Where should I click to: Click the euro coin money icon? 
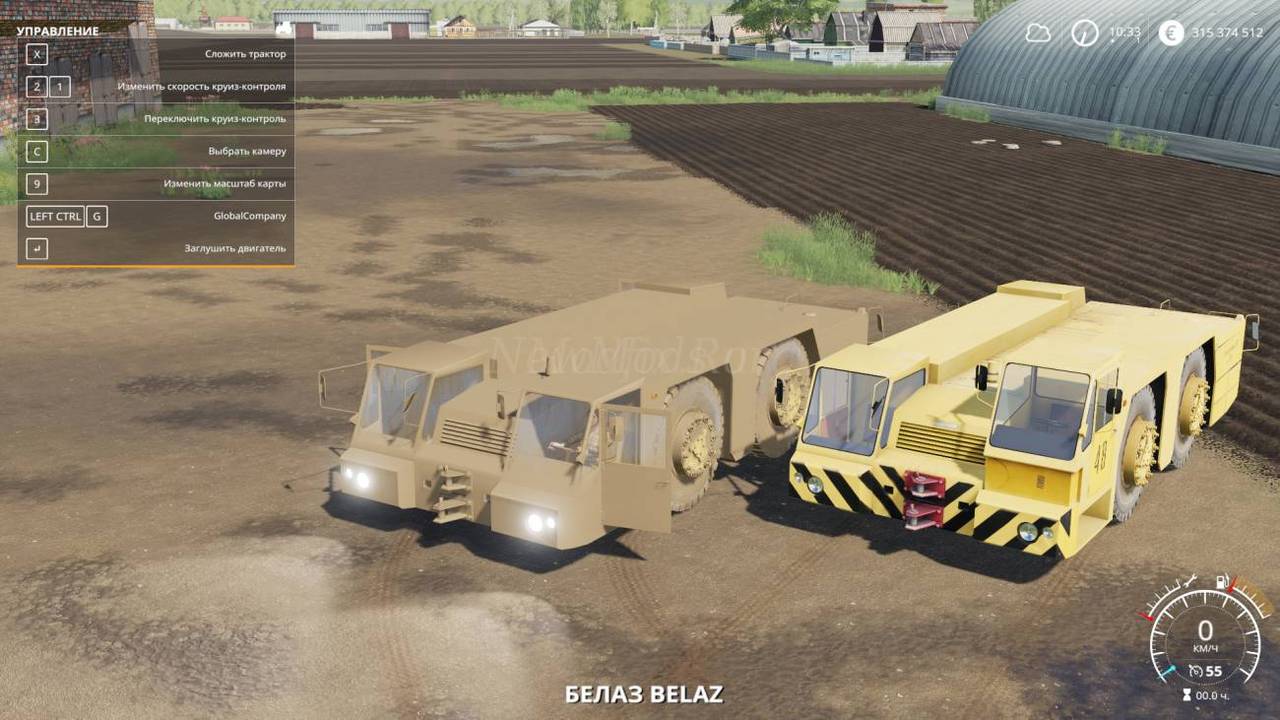(1171, 33)
